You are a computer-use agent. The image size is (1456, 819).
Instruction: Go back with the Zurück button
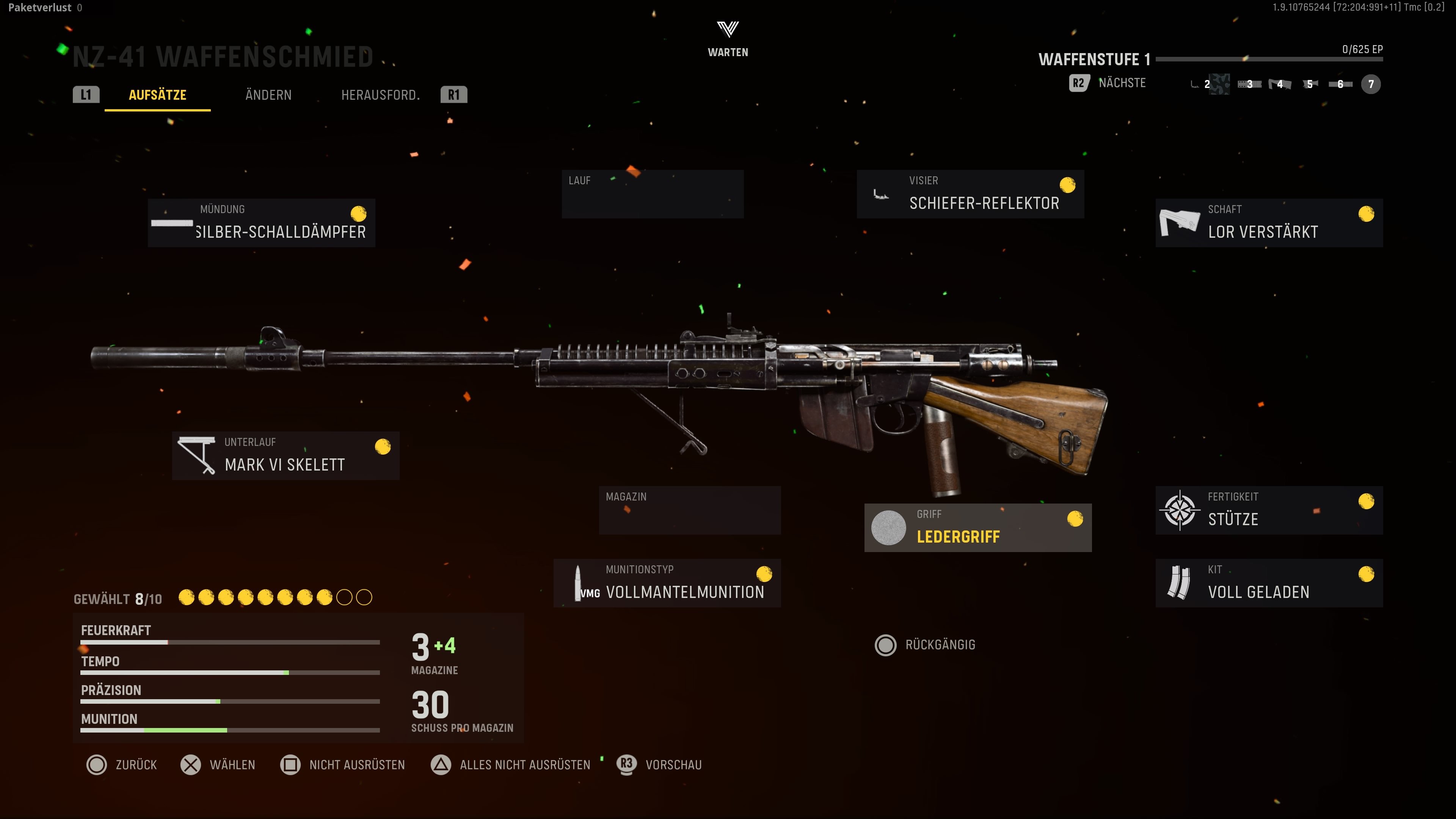pos(121,765)
